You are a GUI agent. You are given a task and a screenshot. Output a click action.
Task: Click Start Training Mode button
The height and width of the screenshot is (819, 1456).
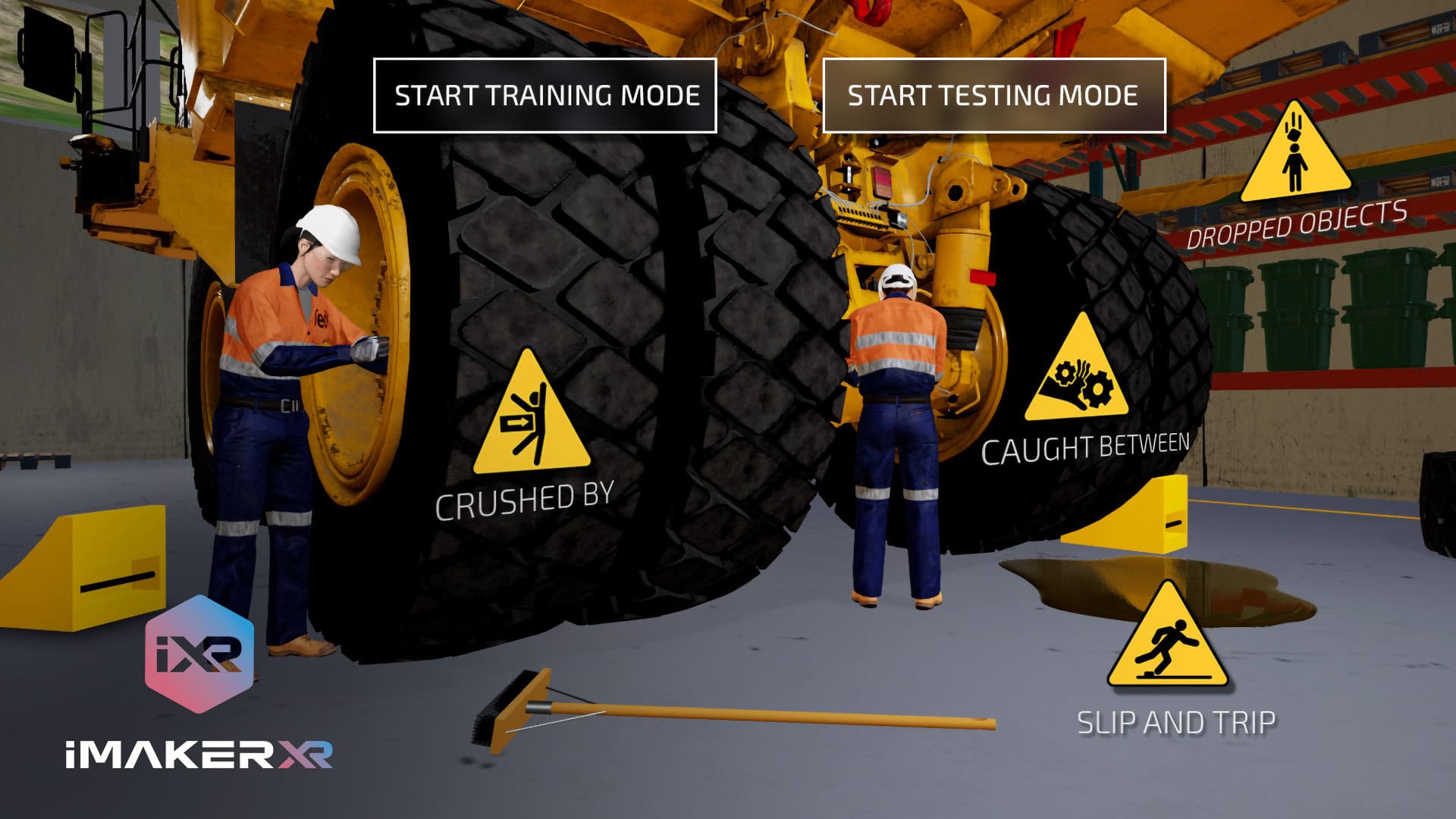pos(544,96)
